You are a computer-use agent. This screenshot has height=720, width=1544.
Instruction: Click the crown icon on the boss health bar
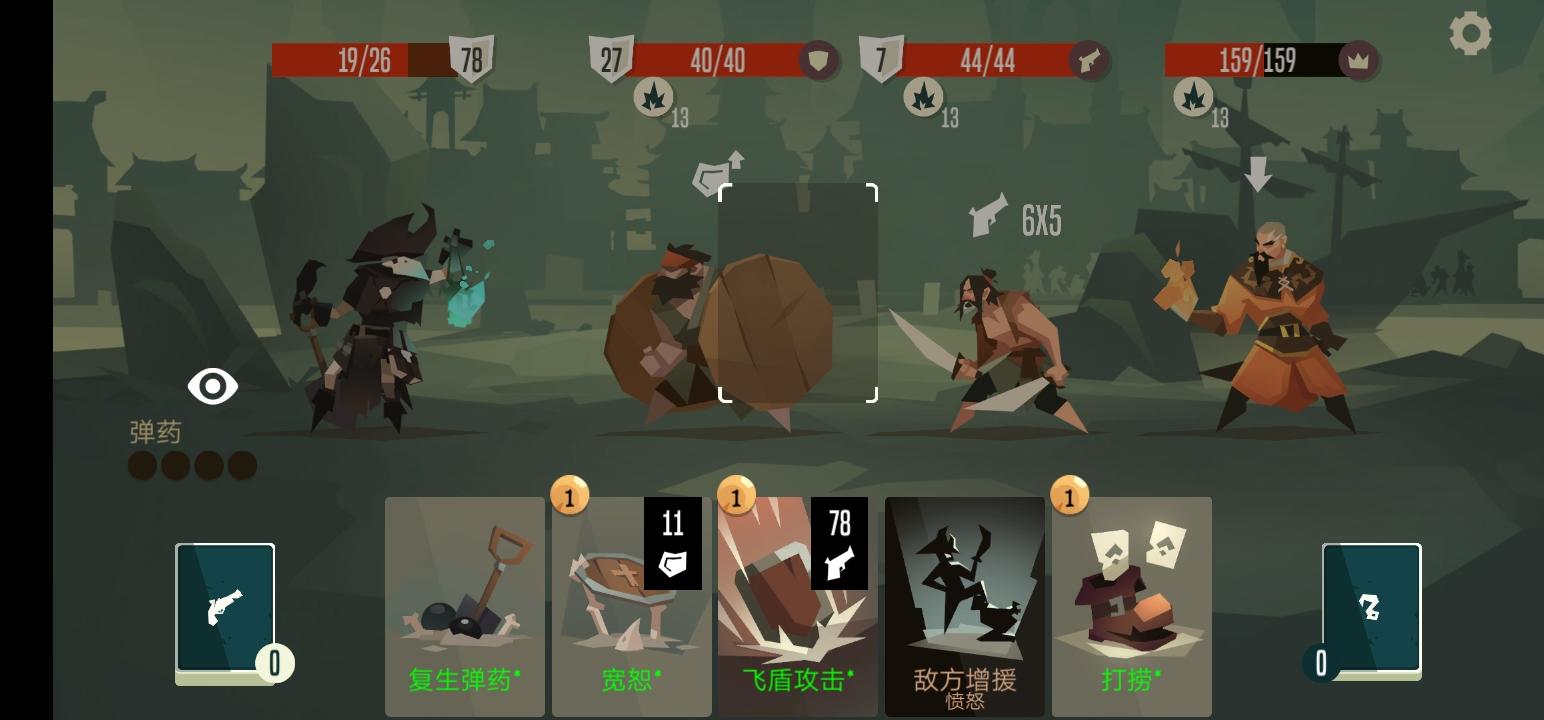click(1357, 60)
